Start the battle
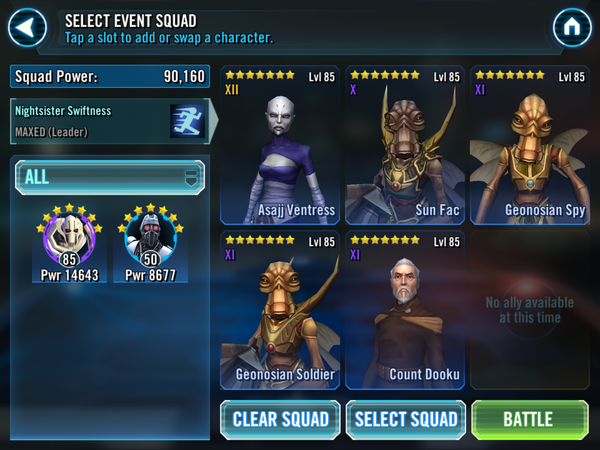Viewport: 600px width, 450px height. point(529,419)
